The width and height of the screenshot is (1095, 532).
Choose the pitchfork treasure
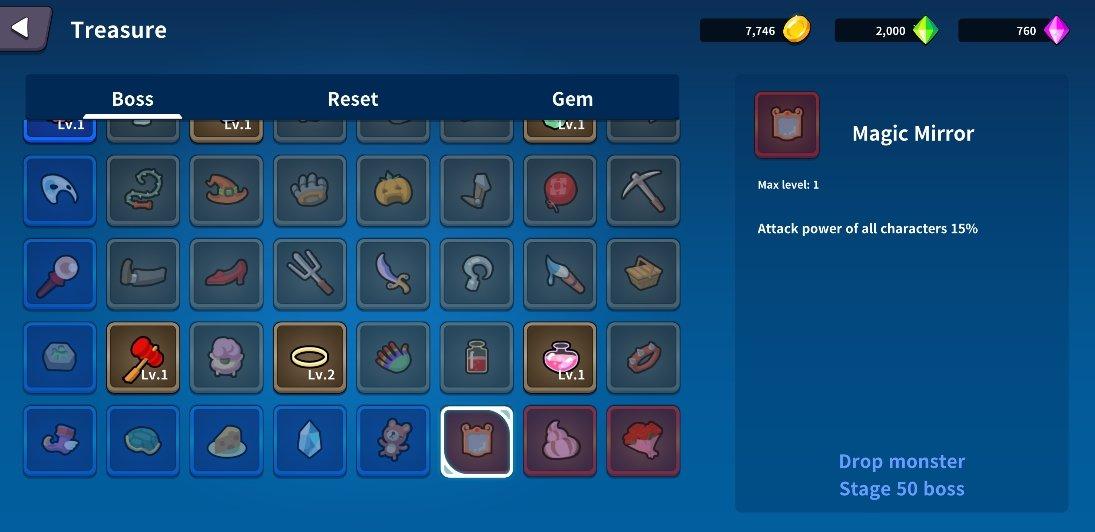click(310, 274)
